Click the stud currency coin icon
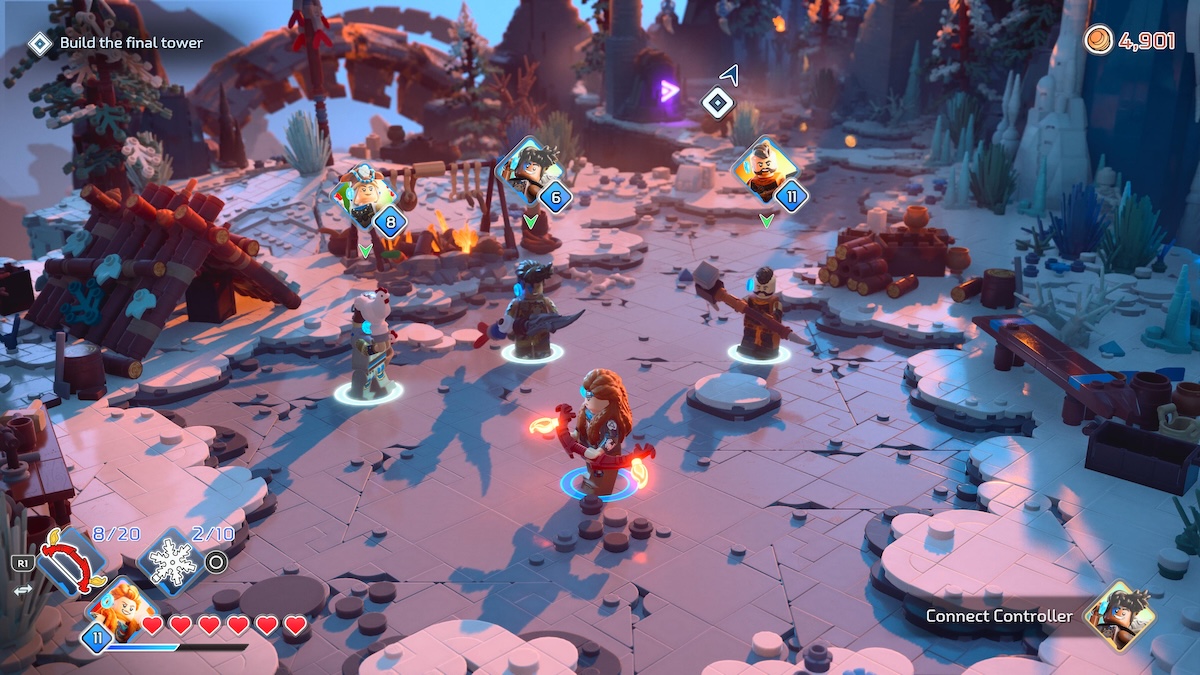1200x675 pixels. tap(1097, 41)
